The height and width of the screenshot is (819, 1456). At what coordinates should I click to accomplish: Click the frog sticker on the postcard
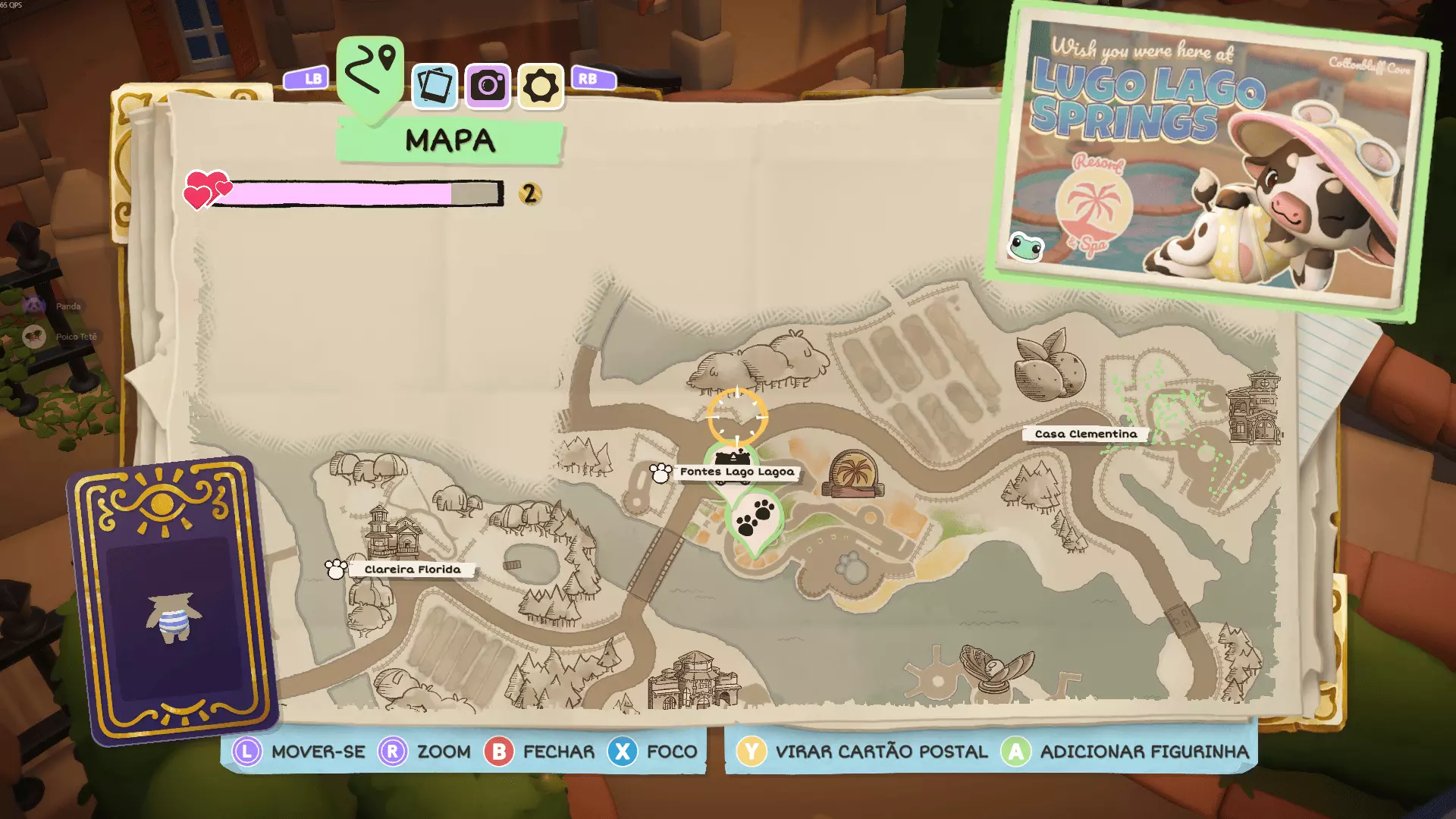(1027, 246)
